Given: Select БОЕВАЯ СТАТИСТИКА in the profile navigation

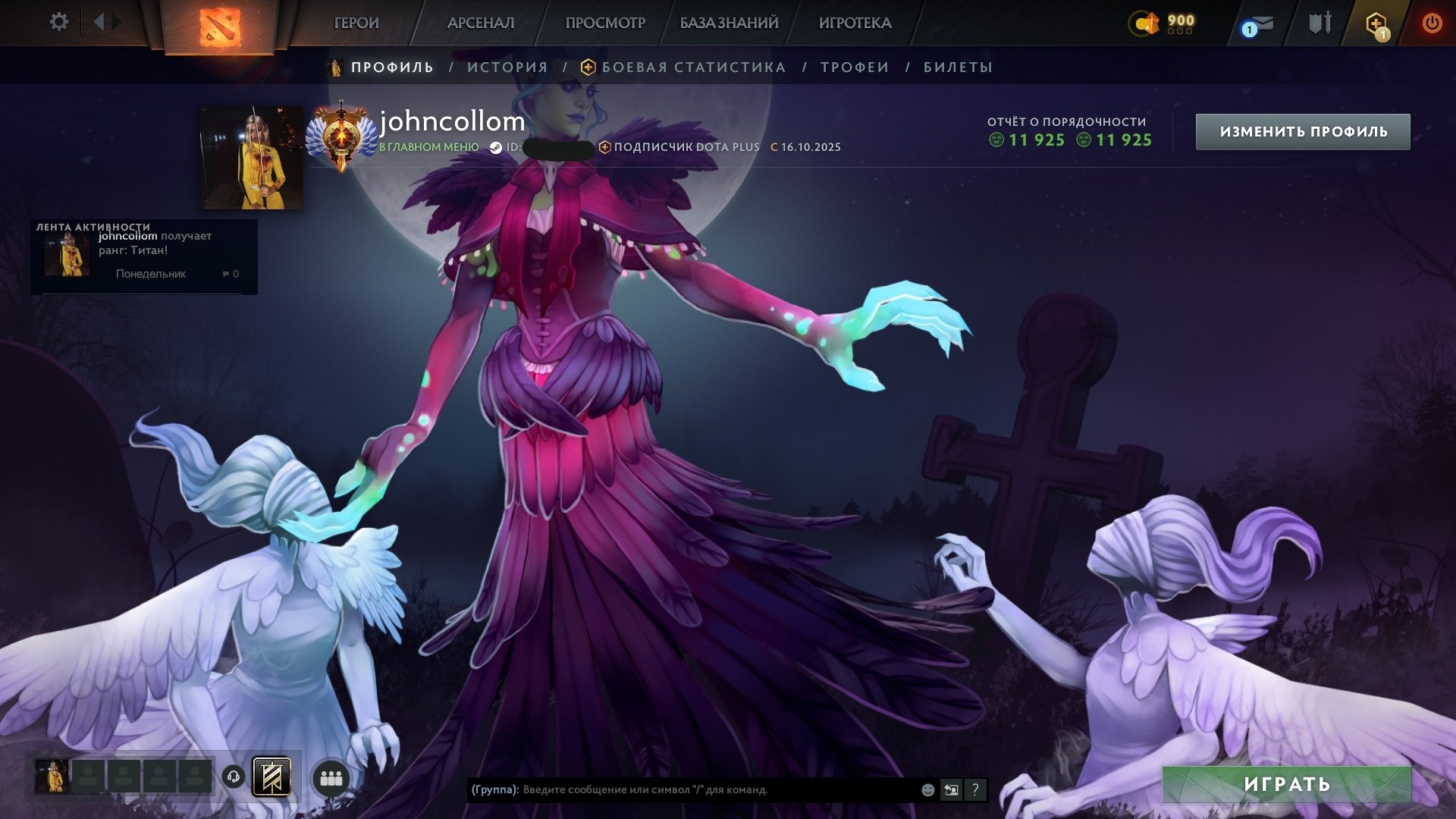Looking at the screenshot, I should pyautogui.click(x=692, y=67).
